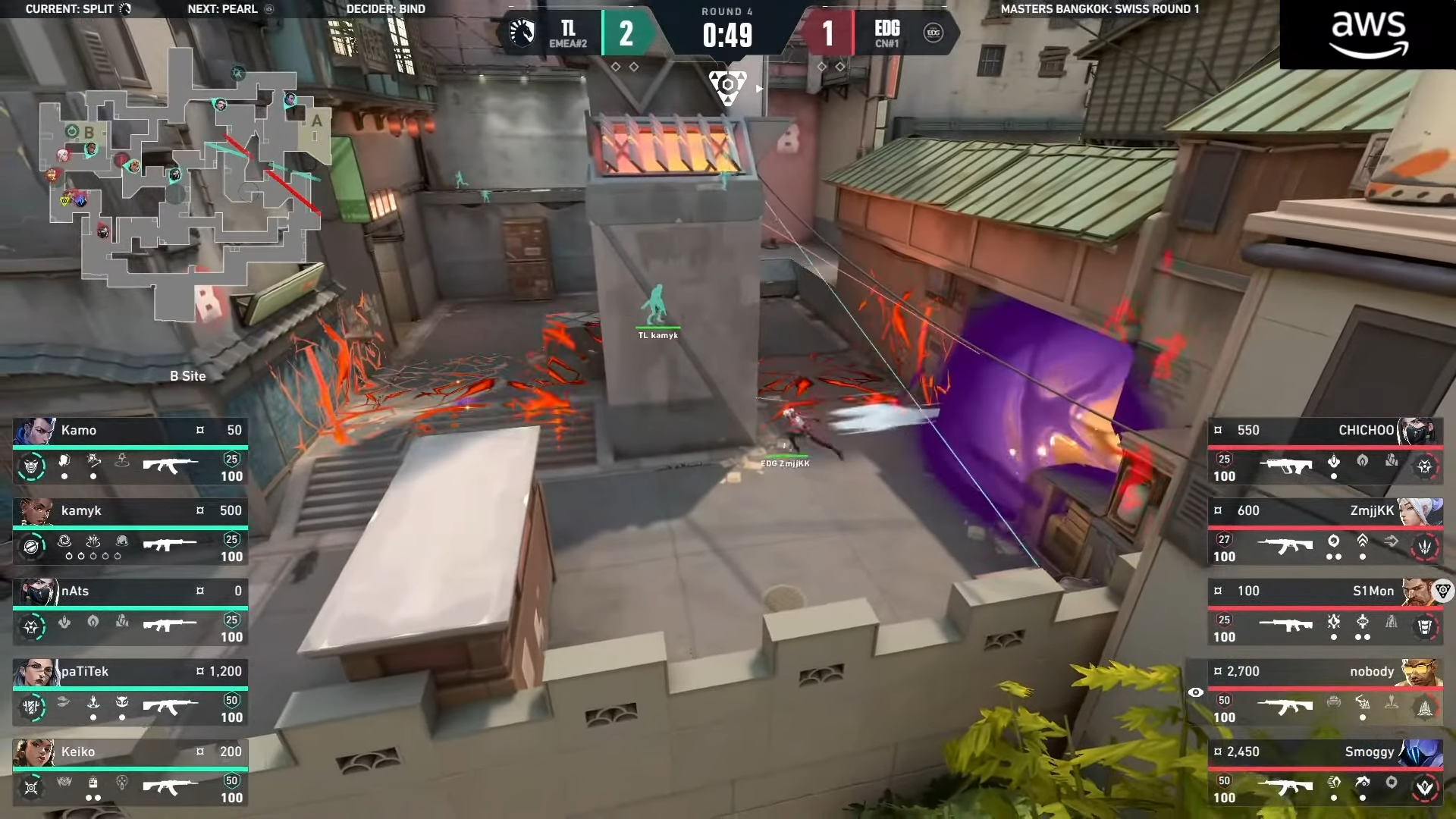The height and width of the screenshot is (819, 1456).
Task: Spectate nobody from the player list
Action: (x=1325, y=693)
